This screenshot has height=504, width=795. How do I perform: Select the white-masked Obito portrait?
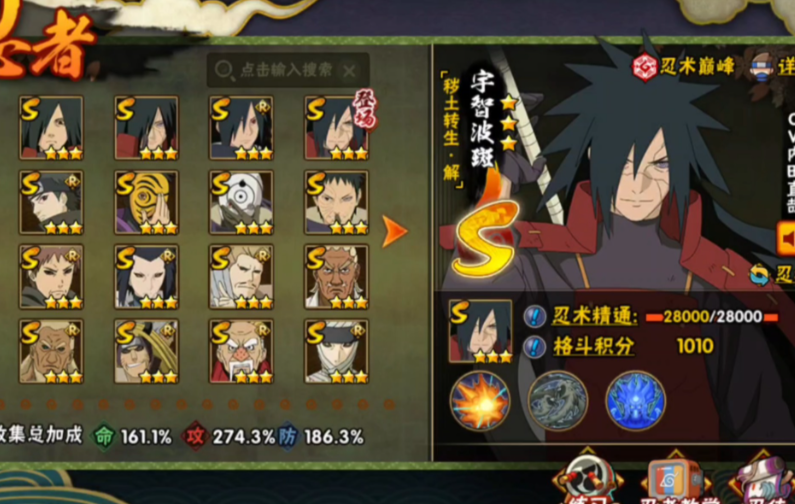(241, 203)
